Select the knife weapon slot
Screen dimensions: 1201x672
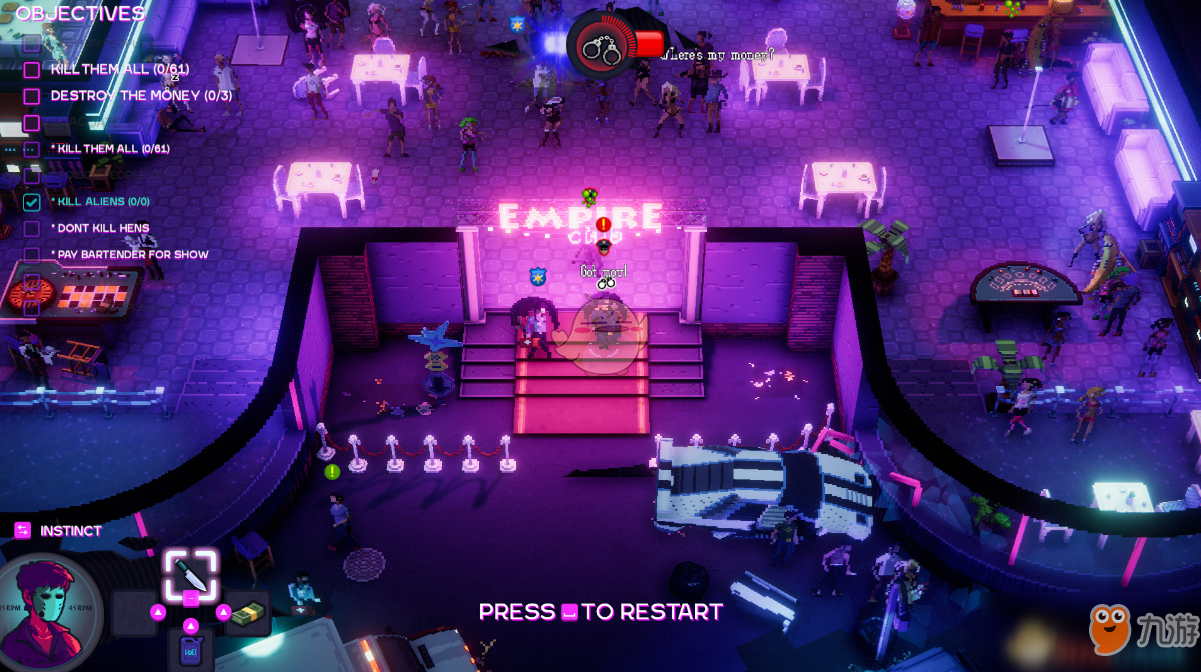(190, 575)
